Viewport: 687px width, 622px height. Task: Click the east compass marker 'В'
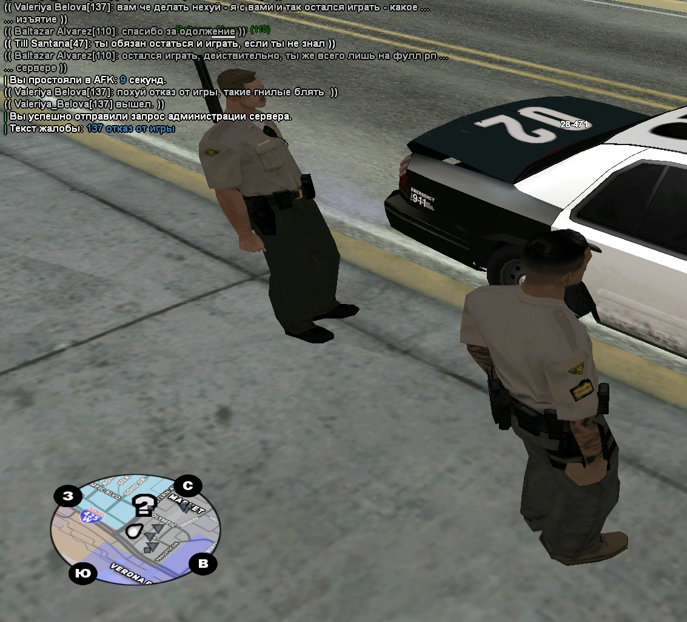pos(203,563)
